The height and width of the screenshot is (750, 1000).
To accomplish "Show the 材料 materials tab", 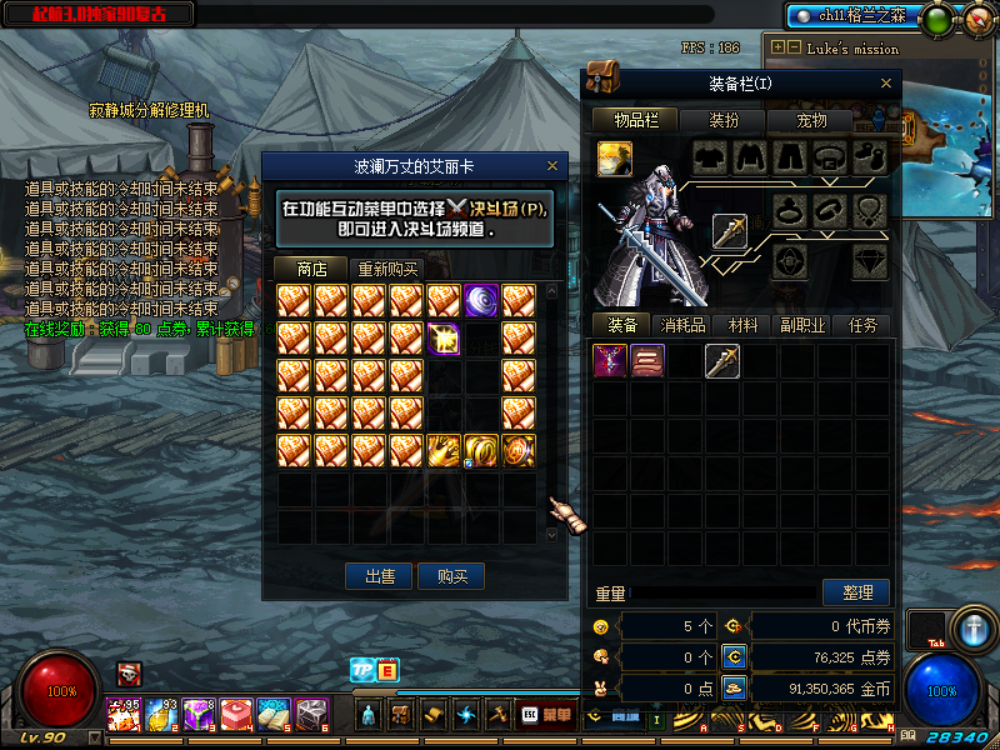I will (743, 325).
